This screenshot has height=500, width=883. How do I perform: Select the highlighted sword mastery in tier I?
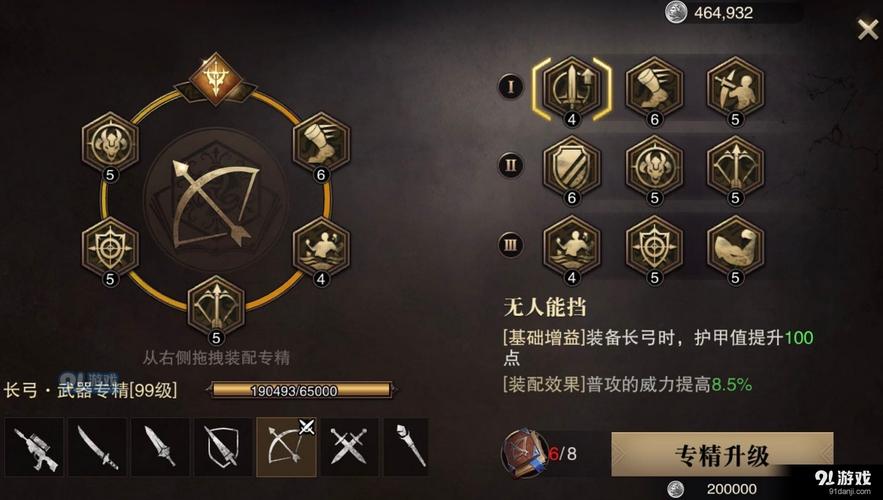(x=571, y=86)
